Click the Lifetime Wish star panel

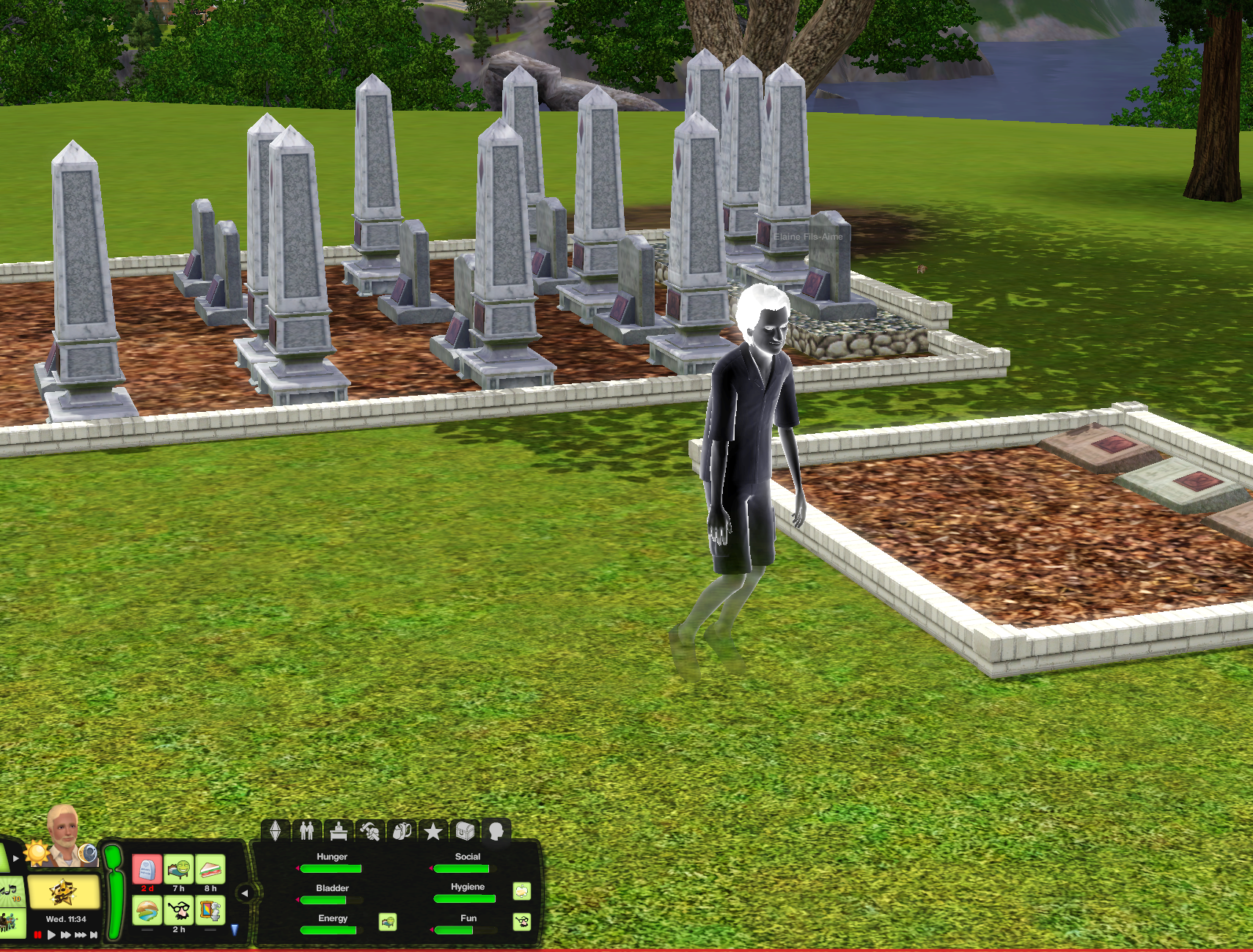click(65, 891)
